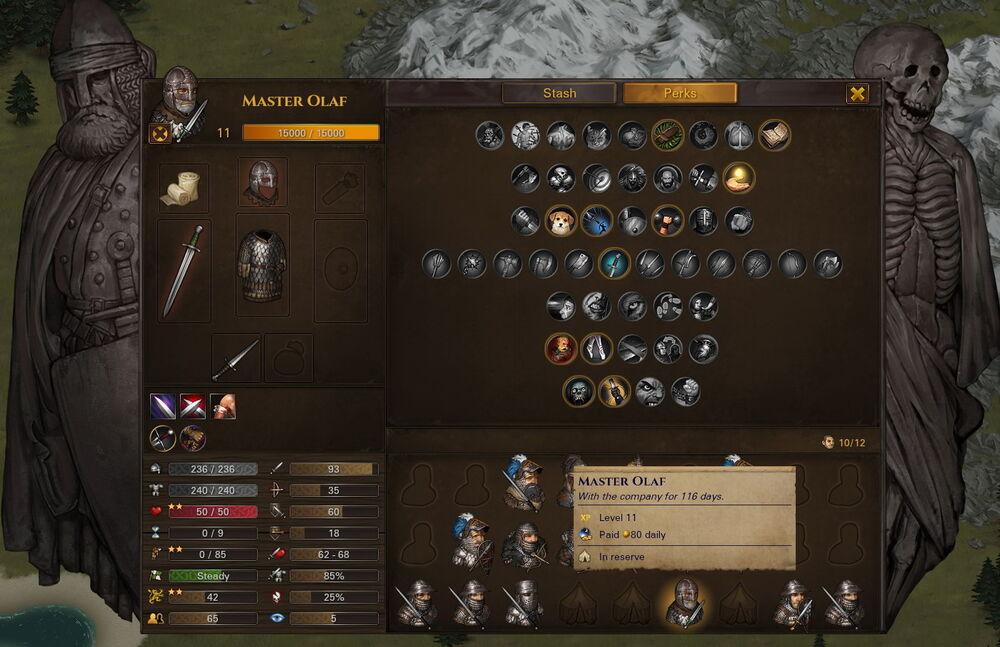Image resolution: width=1000 pixels, height=647 pixels.
Task: Choose the longsword in the main hand slot
Action: tap(183, 270)
